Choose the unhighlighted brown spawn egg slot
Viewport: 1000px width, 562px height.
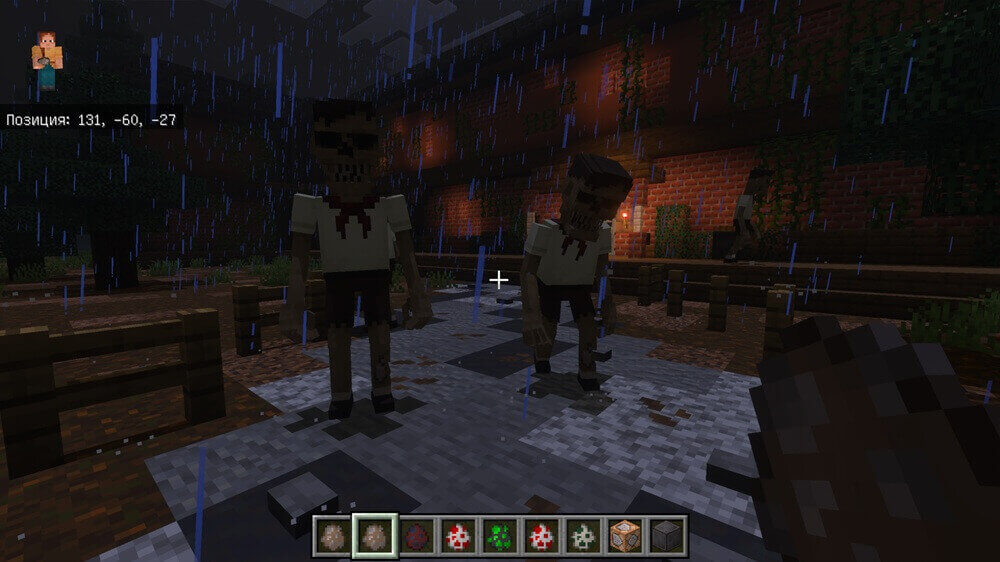pos(334,535)
